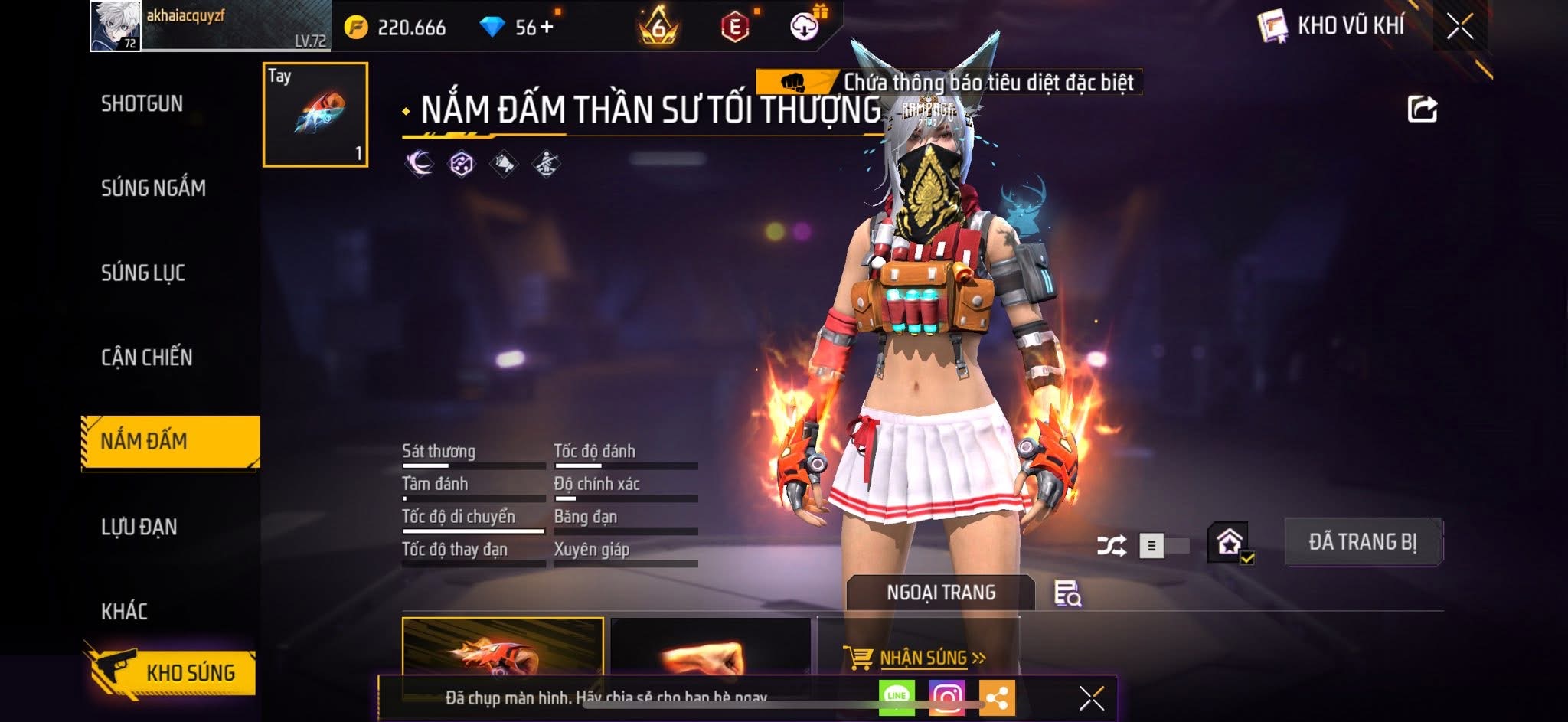Switch to the KHÁC category

click(x=124, y=611)
